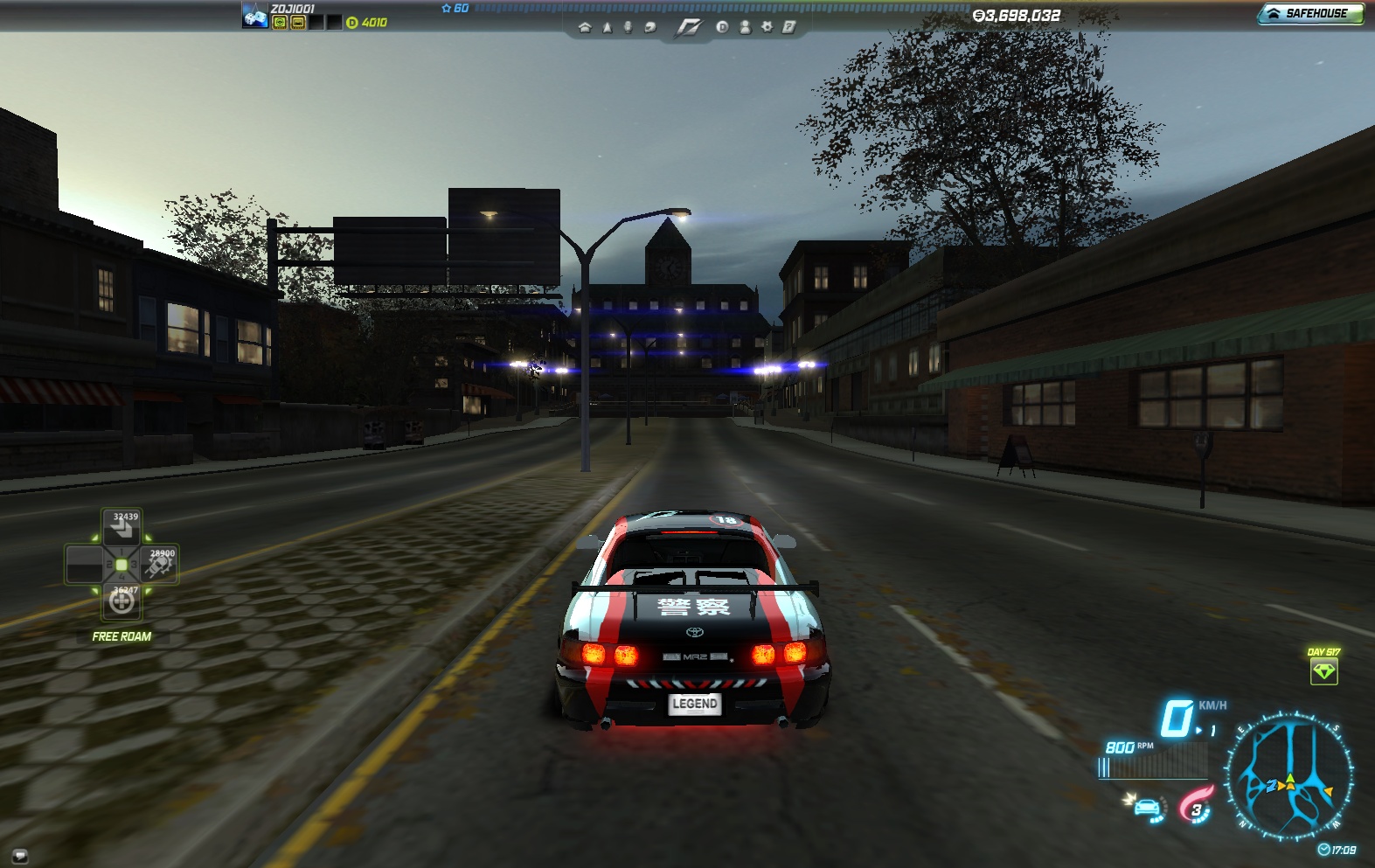Open the question mark help icon
This screenshot has width=1375, height=868.
tap(788, 27)
